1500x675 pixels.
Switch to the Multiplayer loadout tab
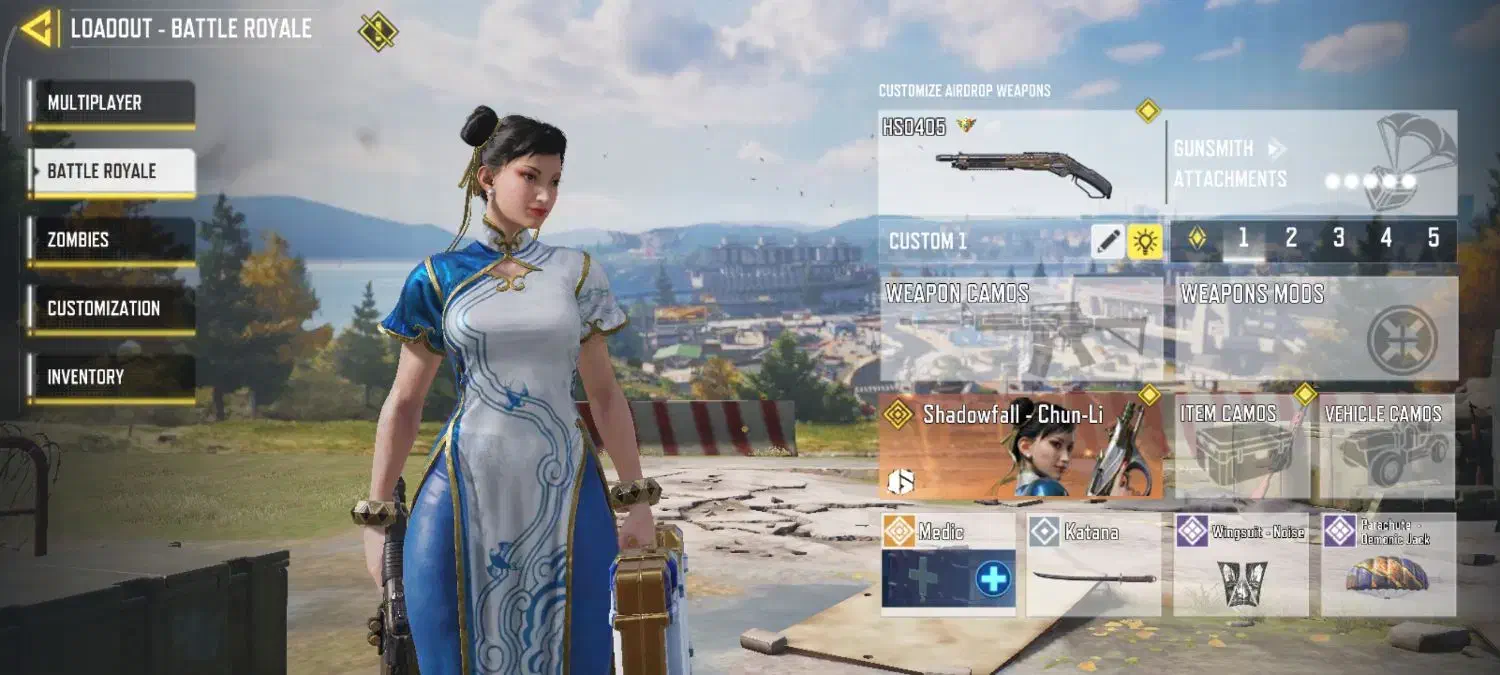pos(111,103)
